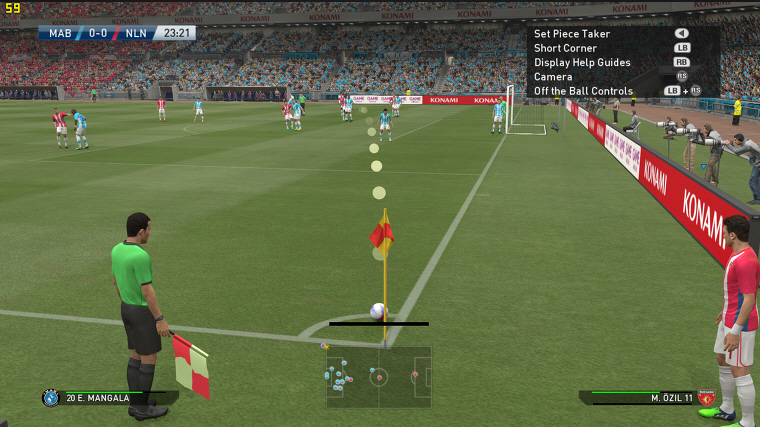Select the Camera option
This screenshot has height=427, width=760.
pyautogui.click(x=553, y=77)
